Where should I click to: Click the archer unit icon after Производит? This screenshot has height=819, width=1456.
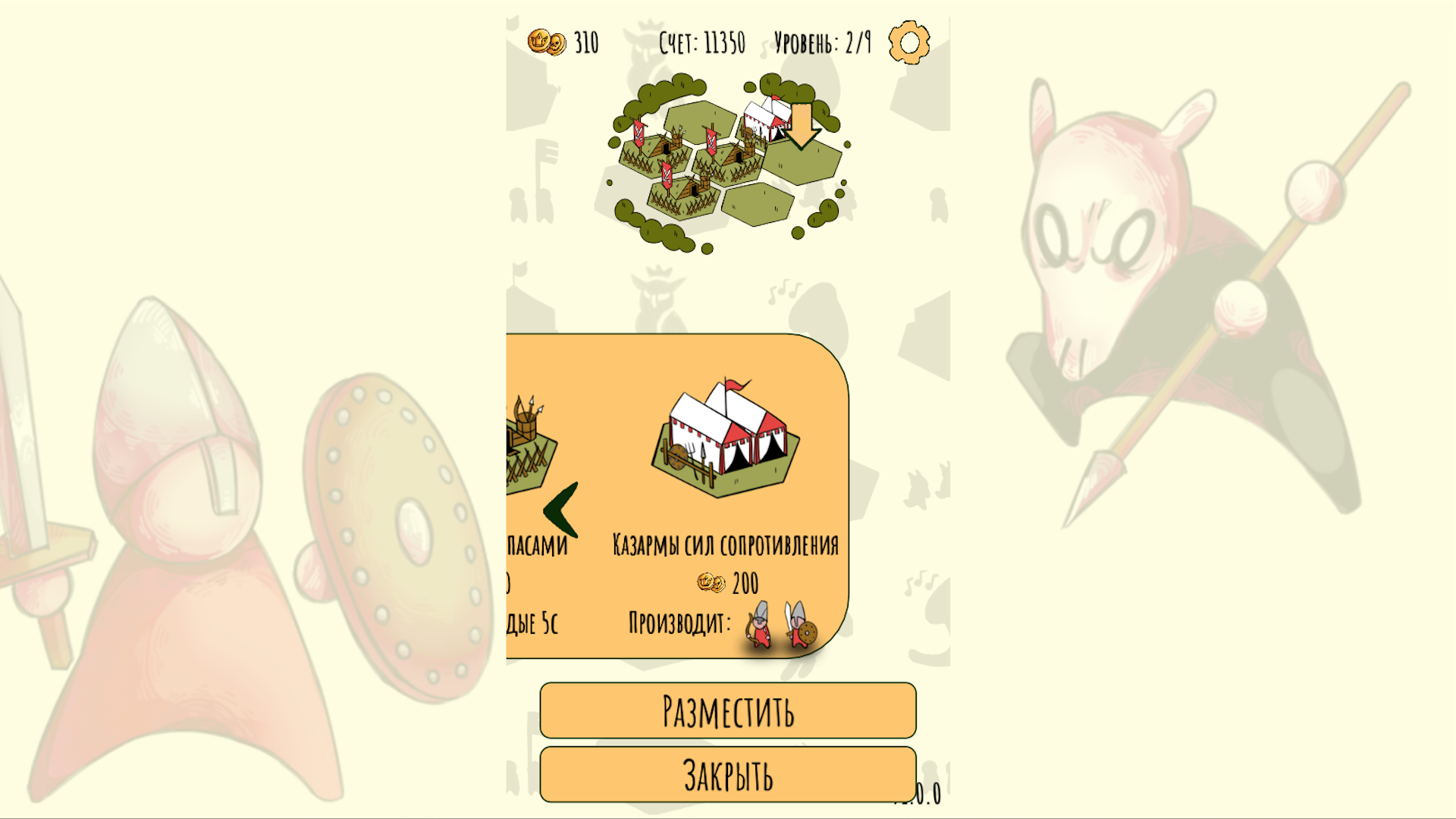(760, 623)
